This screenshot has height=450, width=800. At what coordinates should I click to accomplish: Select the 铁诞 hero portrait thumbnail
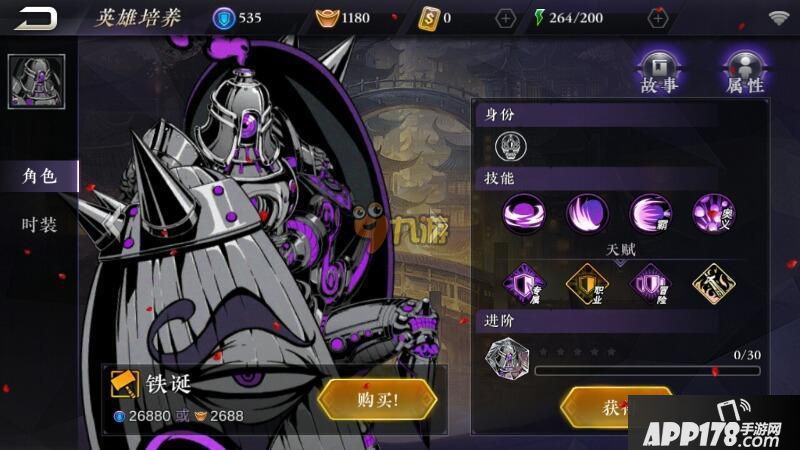tap(37, 82)
